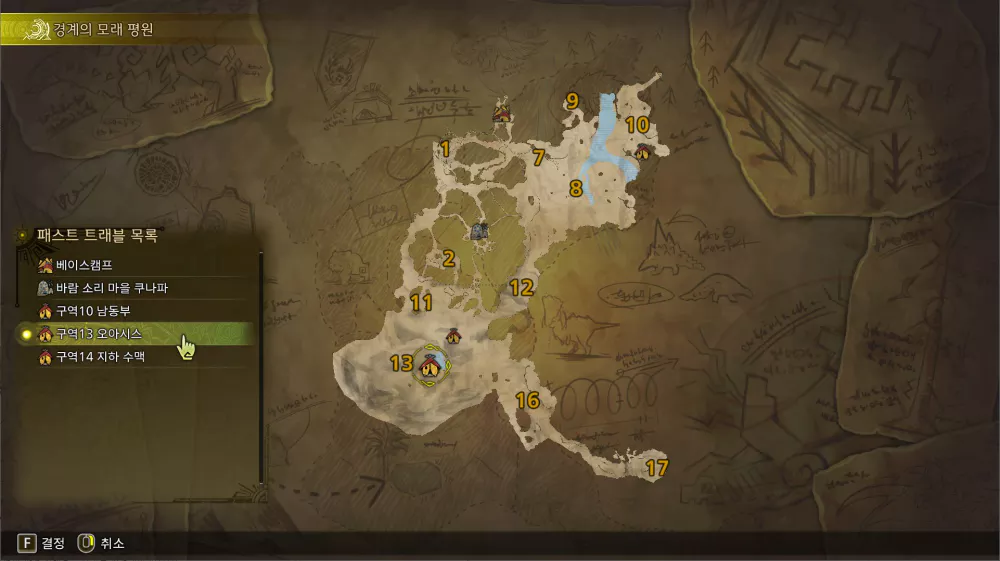Choose 바람 소리 마을 쿠나파 entry
This screenshot has height=561, width=1000.
(x=110, y=288)
